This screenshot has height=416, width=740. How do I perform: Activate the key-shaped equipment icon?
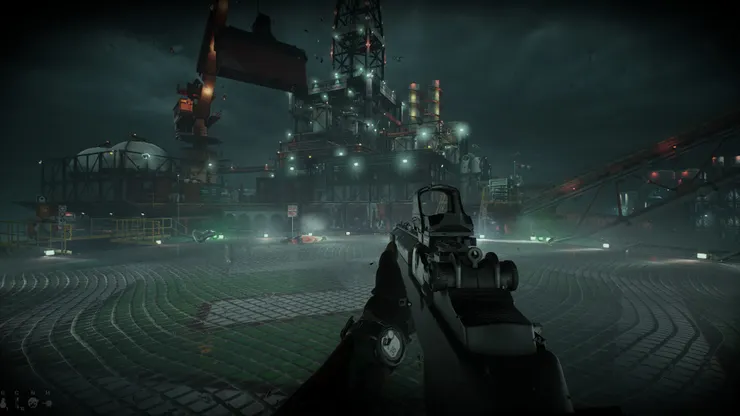[47, 403]
